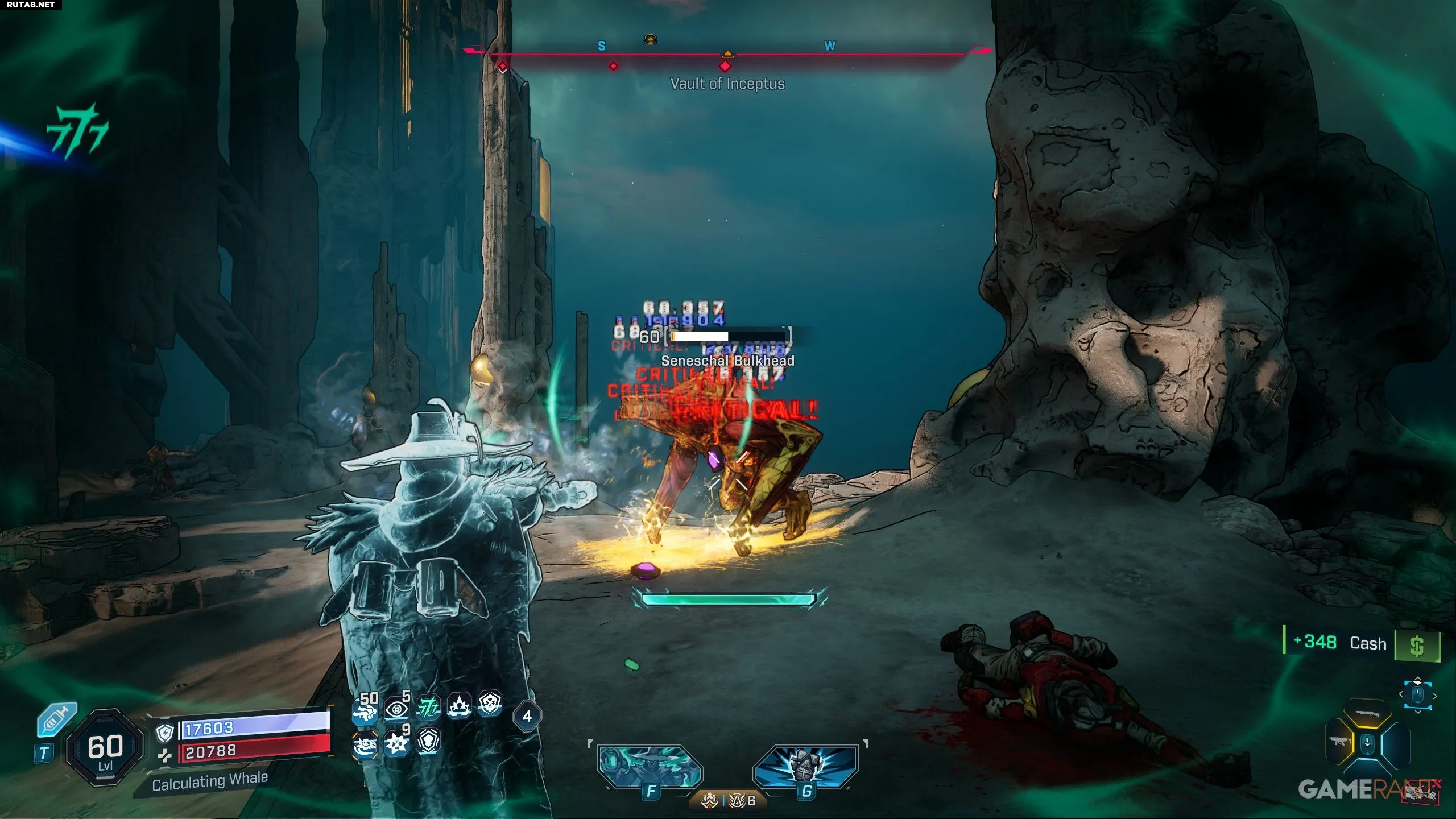1456x819 pixels.
Task: Inspect the eye crosshair buff icon
Action: 397,708
